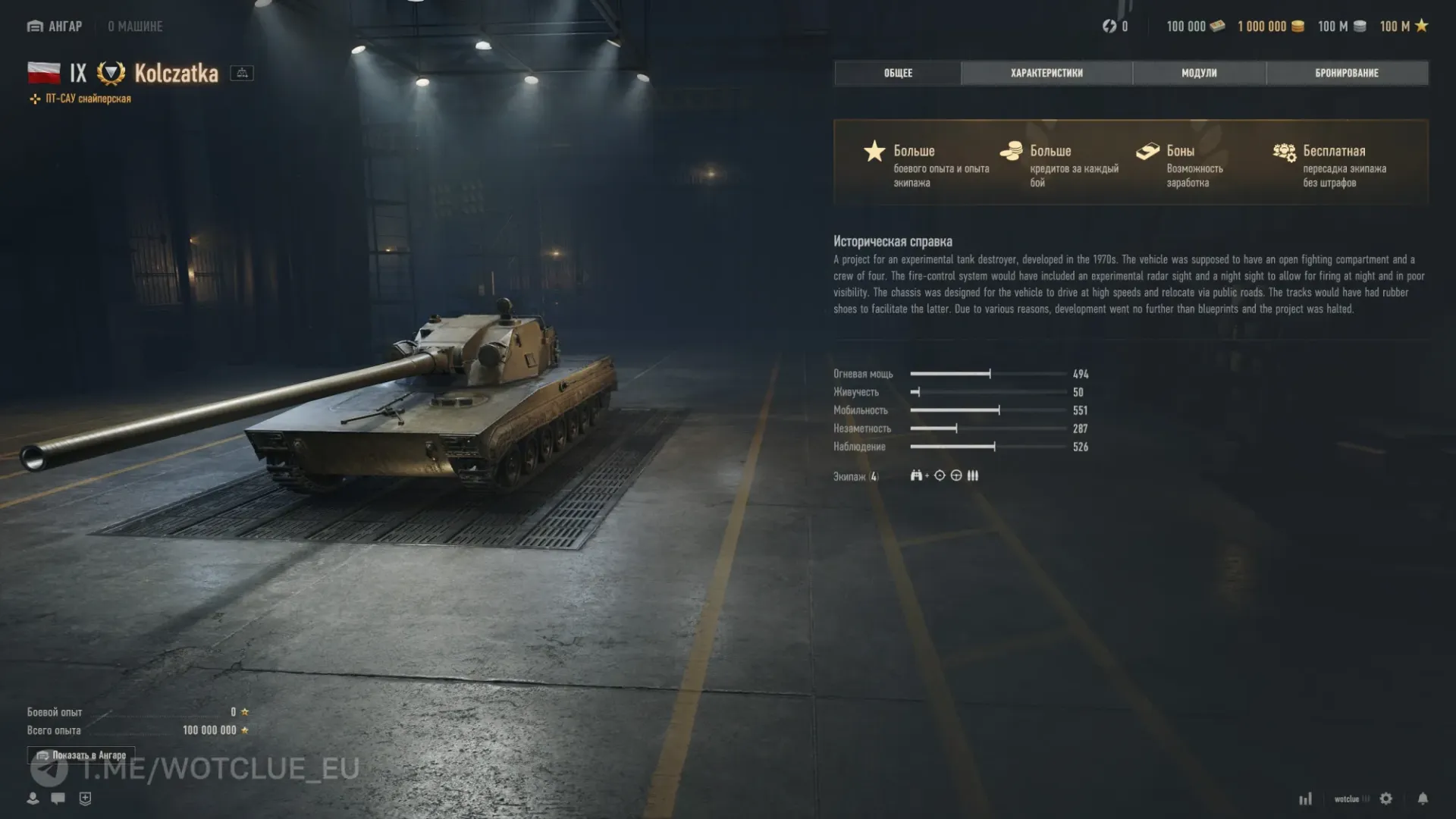
Task: Return to the Ангар (Garage) screen
Action: 55,27
